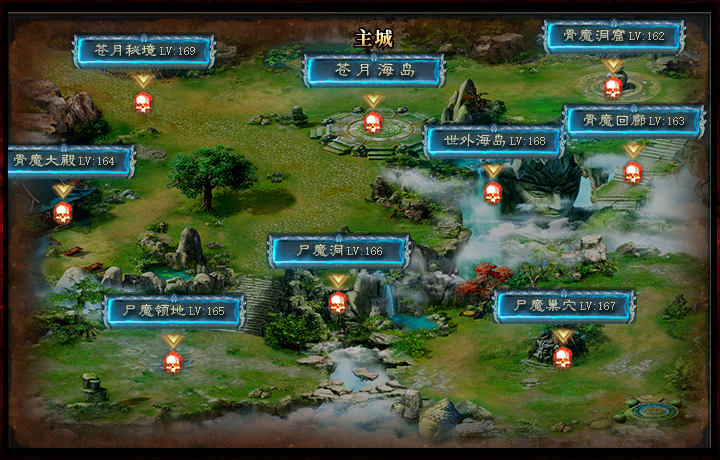This screenshot has height=460, width=720.
Task: Choose the 骨魔洞窟 LV:162 label
Action: (x=613, y=36)
